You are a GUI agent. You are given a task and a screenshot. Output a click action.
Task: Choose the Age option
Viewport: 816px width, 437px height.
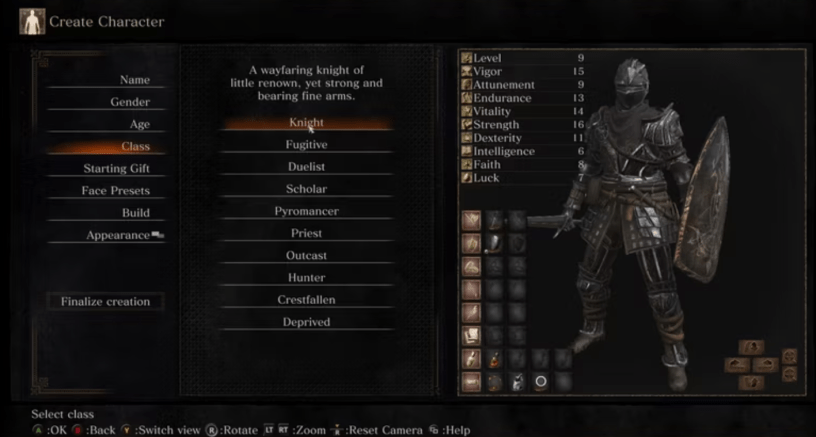point(139,124)
